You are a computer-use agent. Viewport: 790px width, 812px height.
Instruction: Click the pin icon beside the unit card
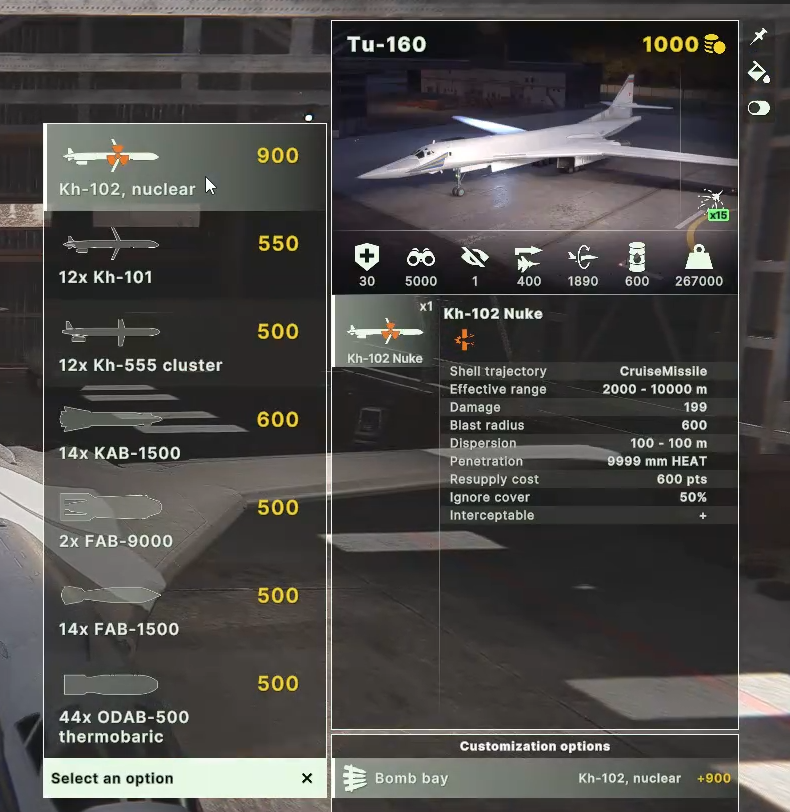758,37
